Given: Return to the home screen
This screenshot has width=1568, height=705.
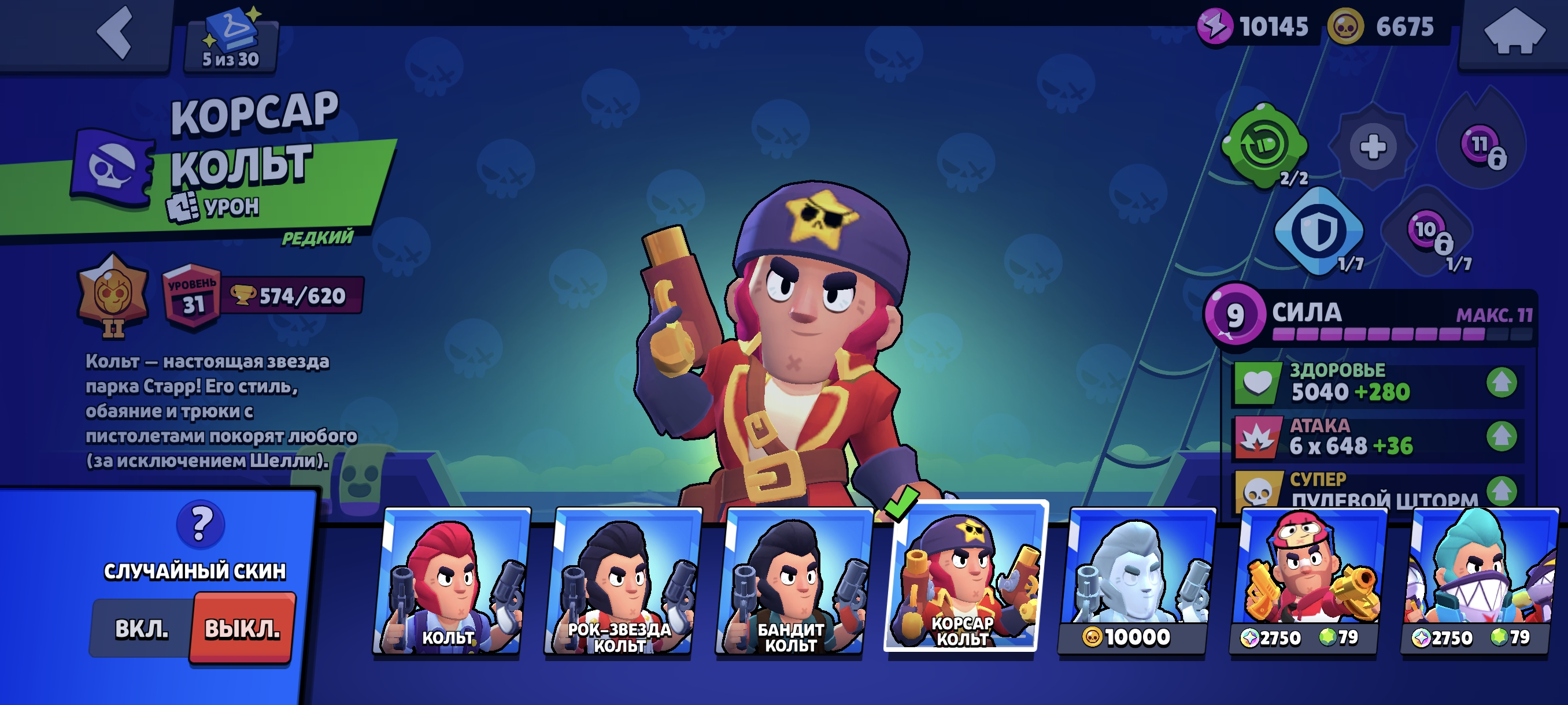Looking at the screenshot, I should (1513, 33).
